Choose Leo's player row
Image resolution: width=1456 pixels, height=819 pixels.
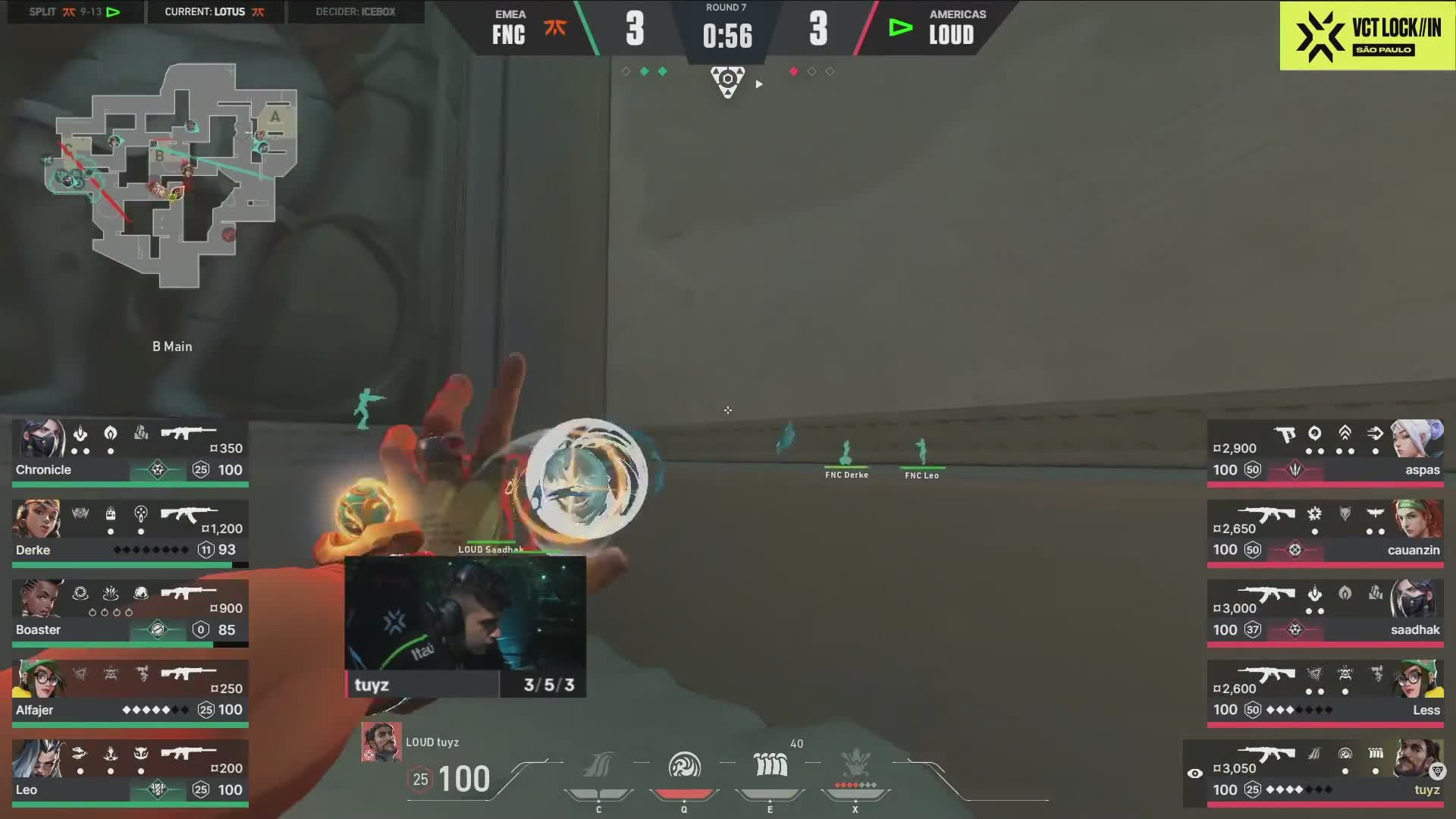(x=130, y=773)
